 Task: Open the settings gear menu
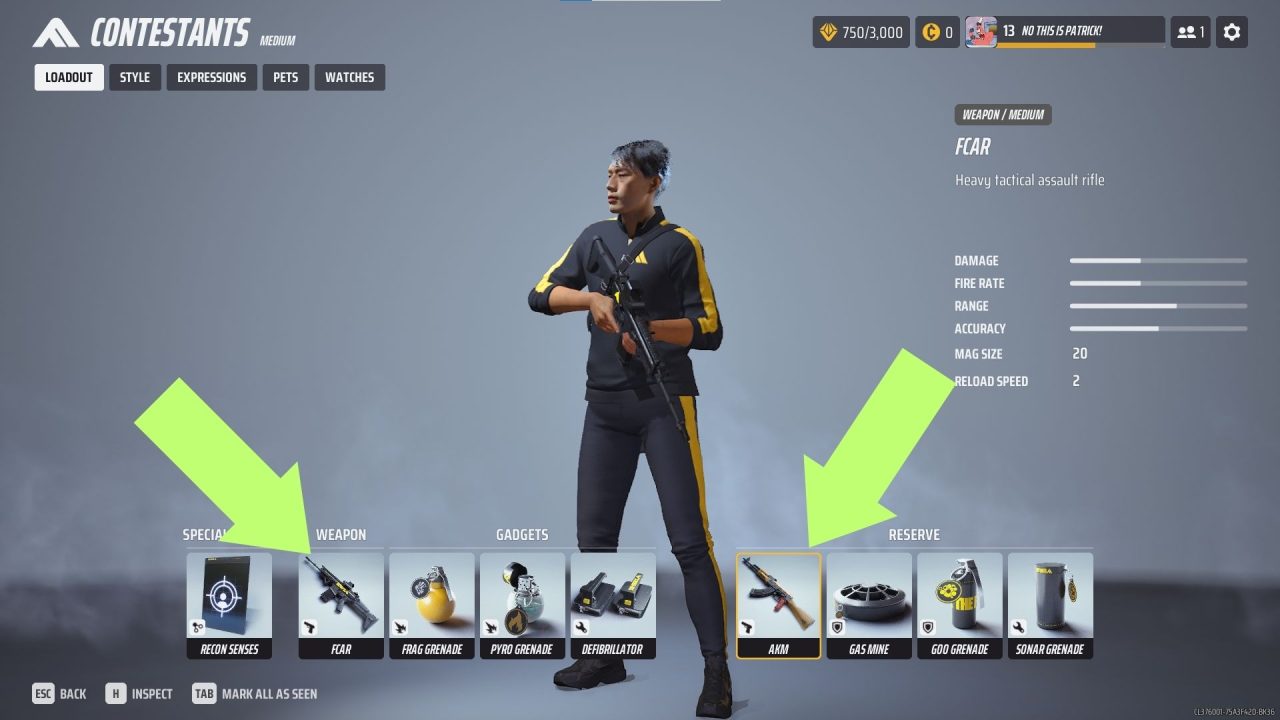[x=1231, y=31]
